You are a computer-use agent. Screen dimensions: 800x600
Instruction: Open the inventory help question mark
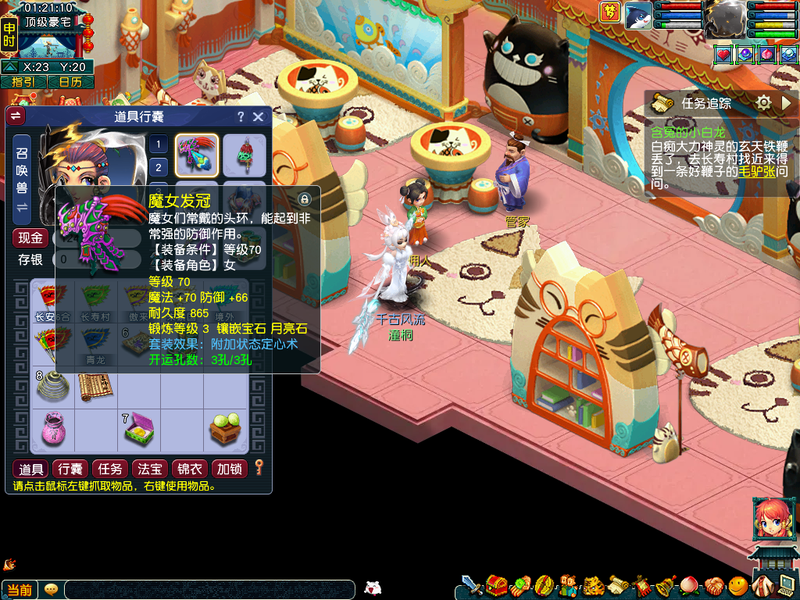point(240,117)
